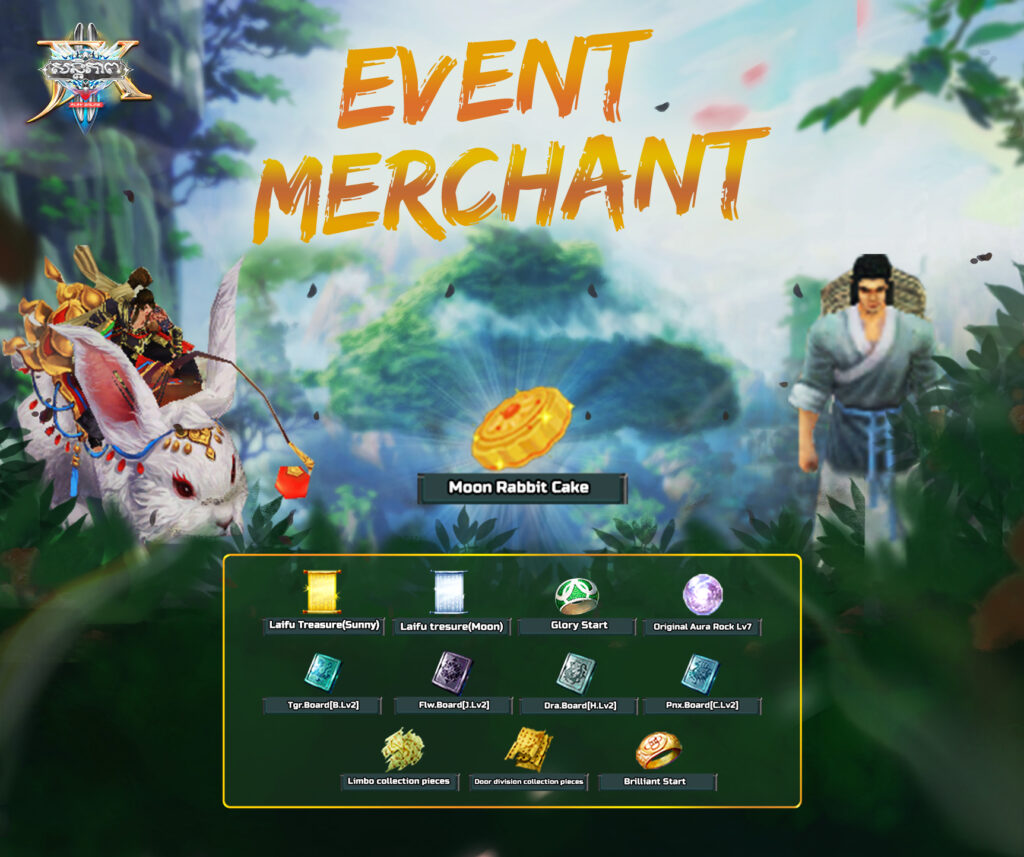Select the Tgr.Board[B.Lv2] item
Viewport: 1024px width, 857px height.
(323, 672)
